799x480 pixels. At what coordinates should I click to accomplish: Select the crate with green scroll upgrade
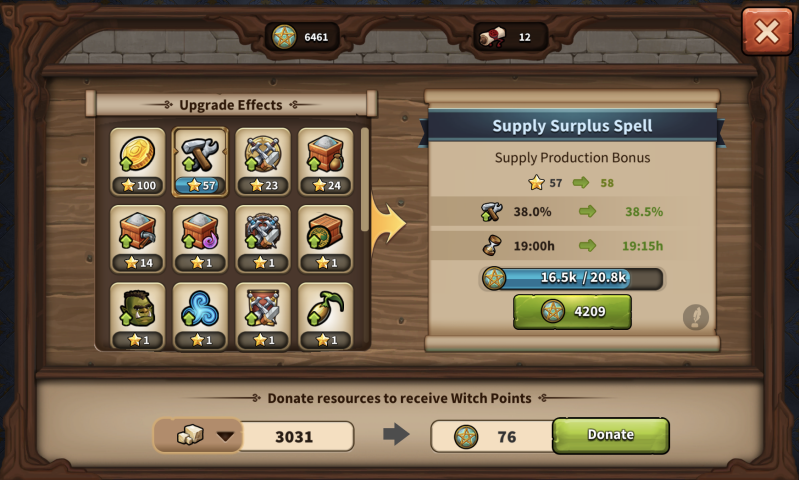(326, 238)
